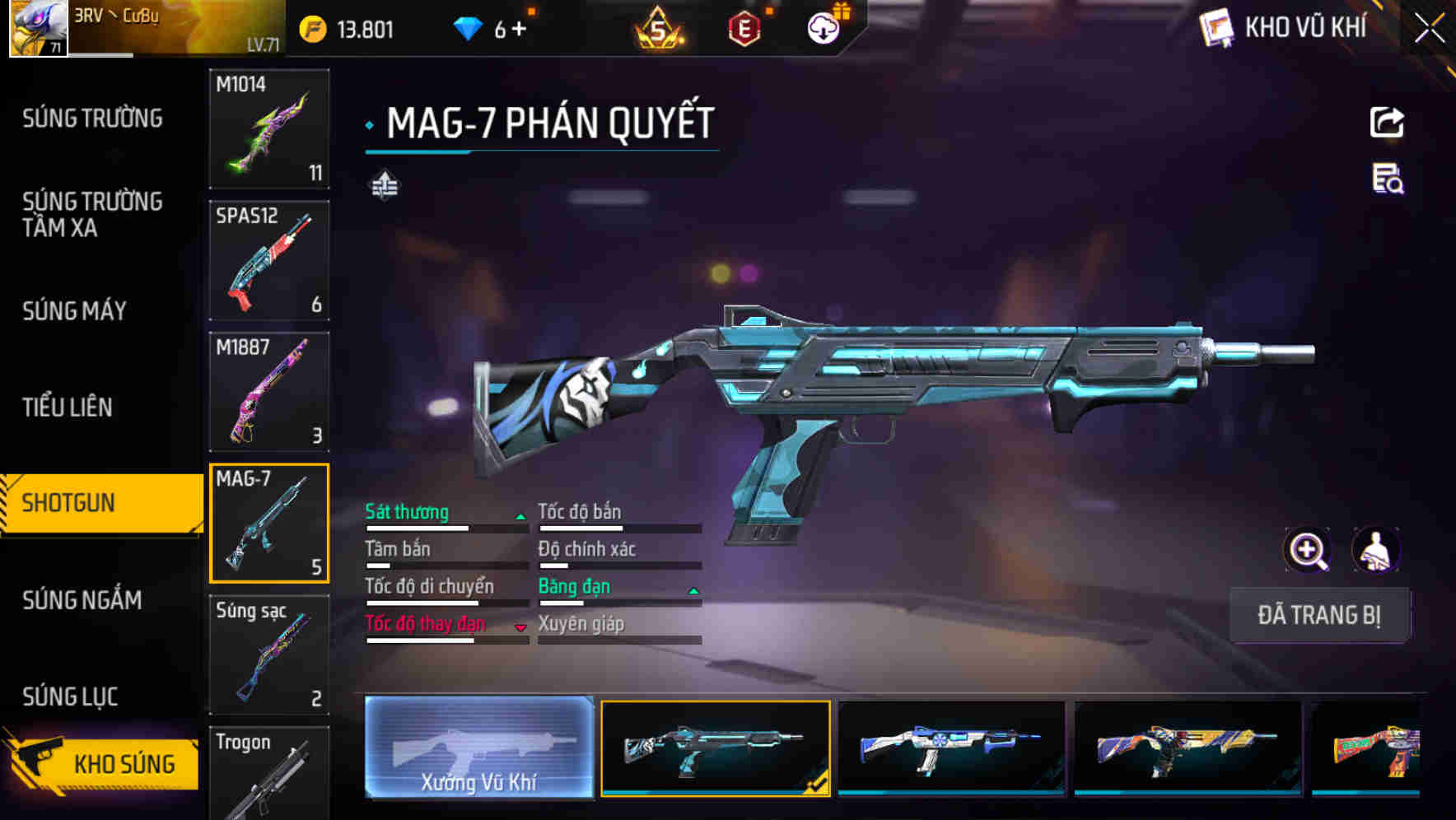Select the white and blue MAG-7 skin
1456x820 pixels.
pyautogui.click(x=951, y=748)
